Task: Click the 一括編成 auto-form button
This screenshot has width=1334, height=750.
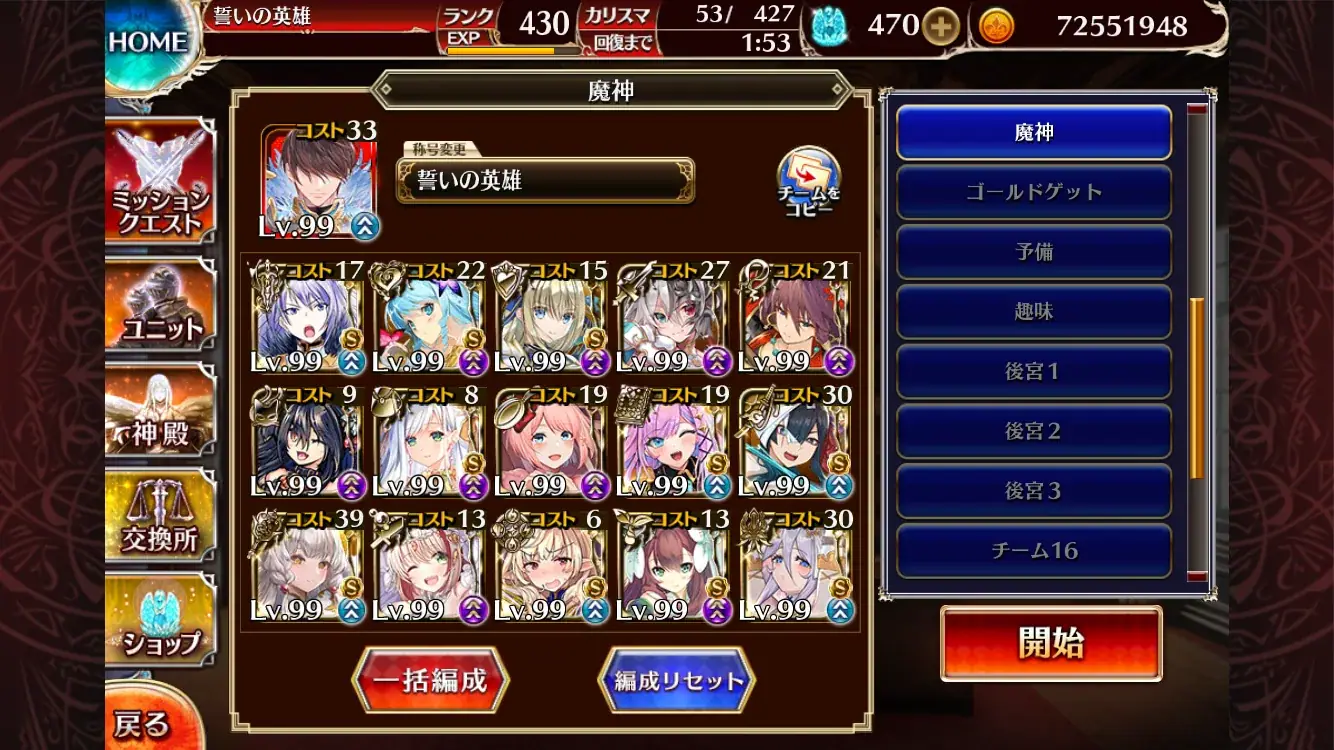Action: pyautogui.click(x=430, y=677)
